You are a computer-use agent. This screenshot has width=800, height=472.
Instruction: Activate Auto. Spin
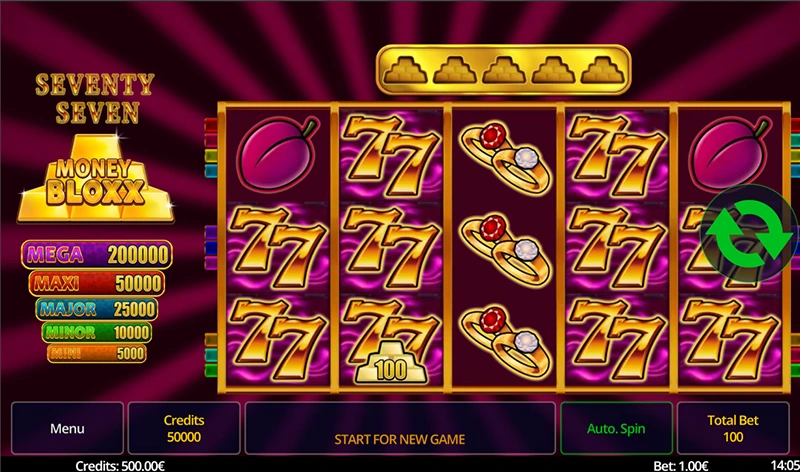pos(616,429)
